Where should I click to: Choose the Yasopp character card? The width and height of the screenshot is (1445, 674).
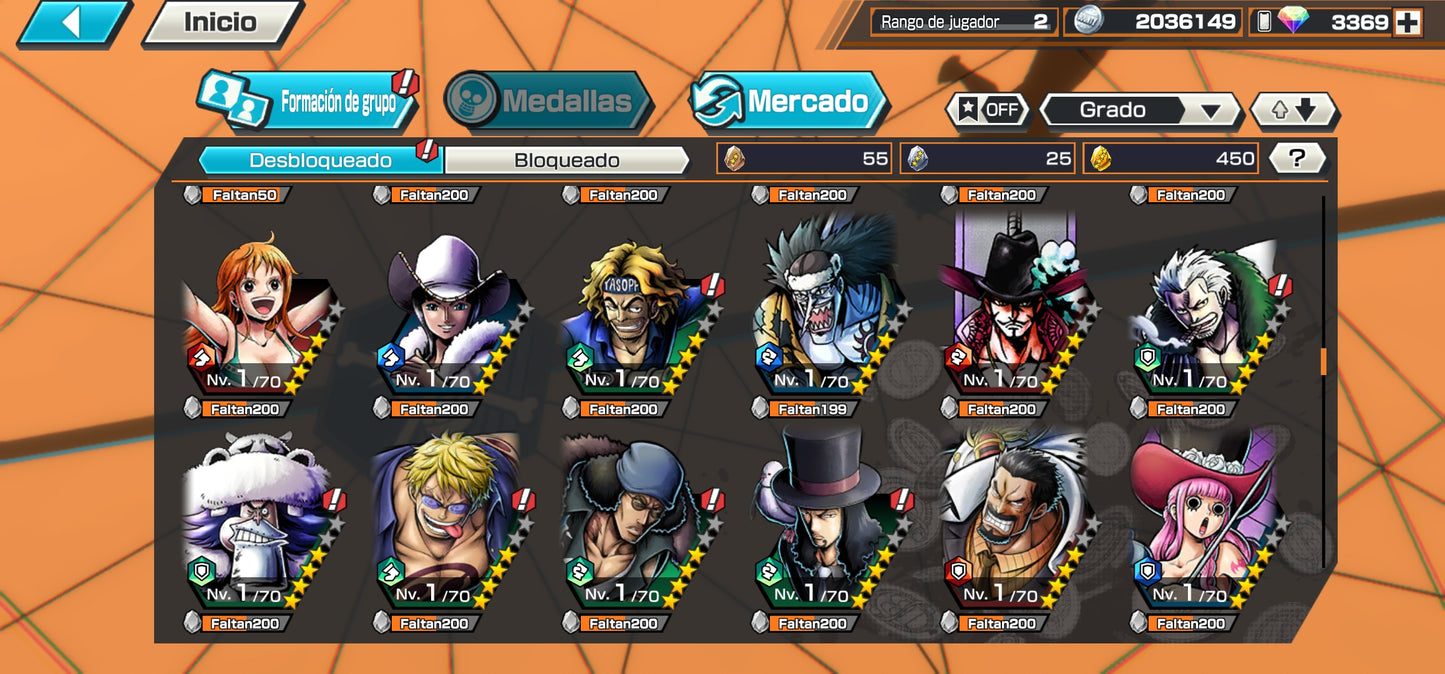coord(633,315)
